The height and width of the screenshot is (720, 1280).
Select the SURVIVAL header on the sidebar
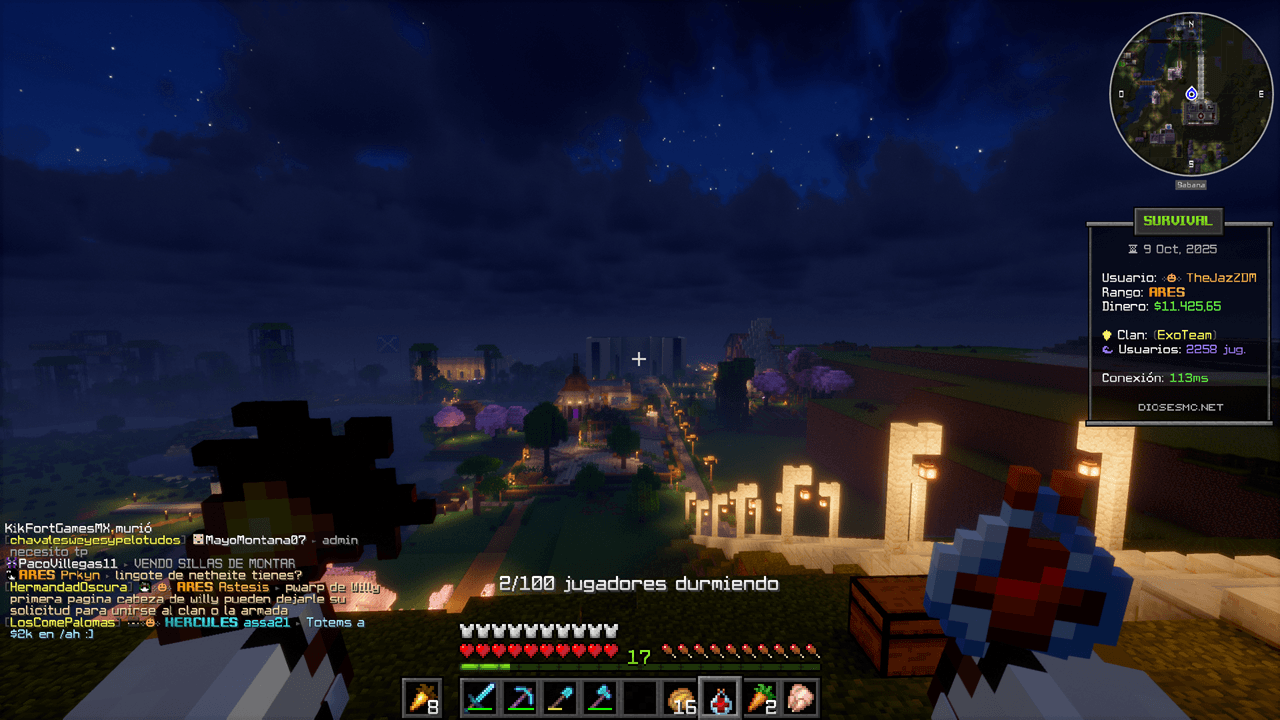1178,222
